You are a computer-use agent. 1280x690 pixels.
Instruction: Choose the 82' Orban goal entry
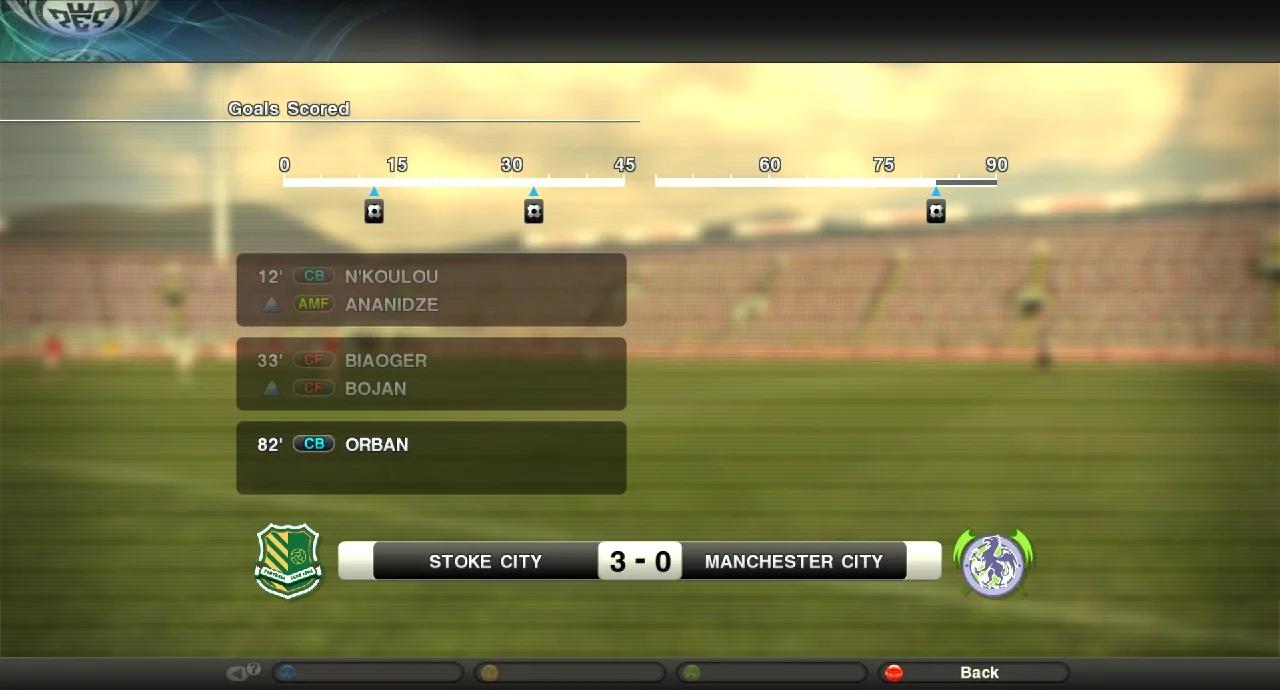(431, 457)
